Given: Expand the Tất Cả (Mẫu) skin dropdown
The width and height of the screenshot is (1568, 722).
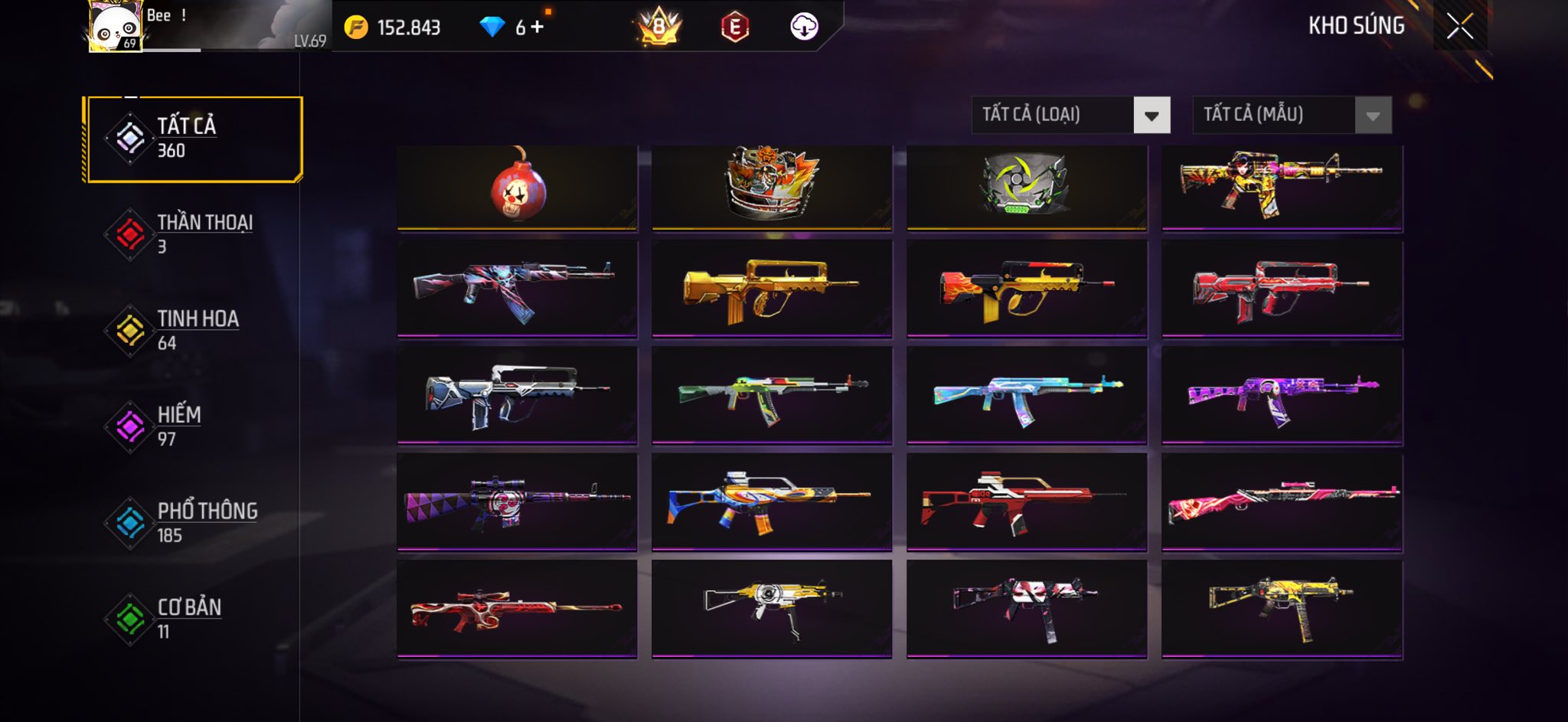Looking at the screenshot, I should click(x=1372, y=116).
